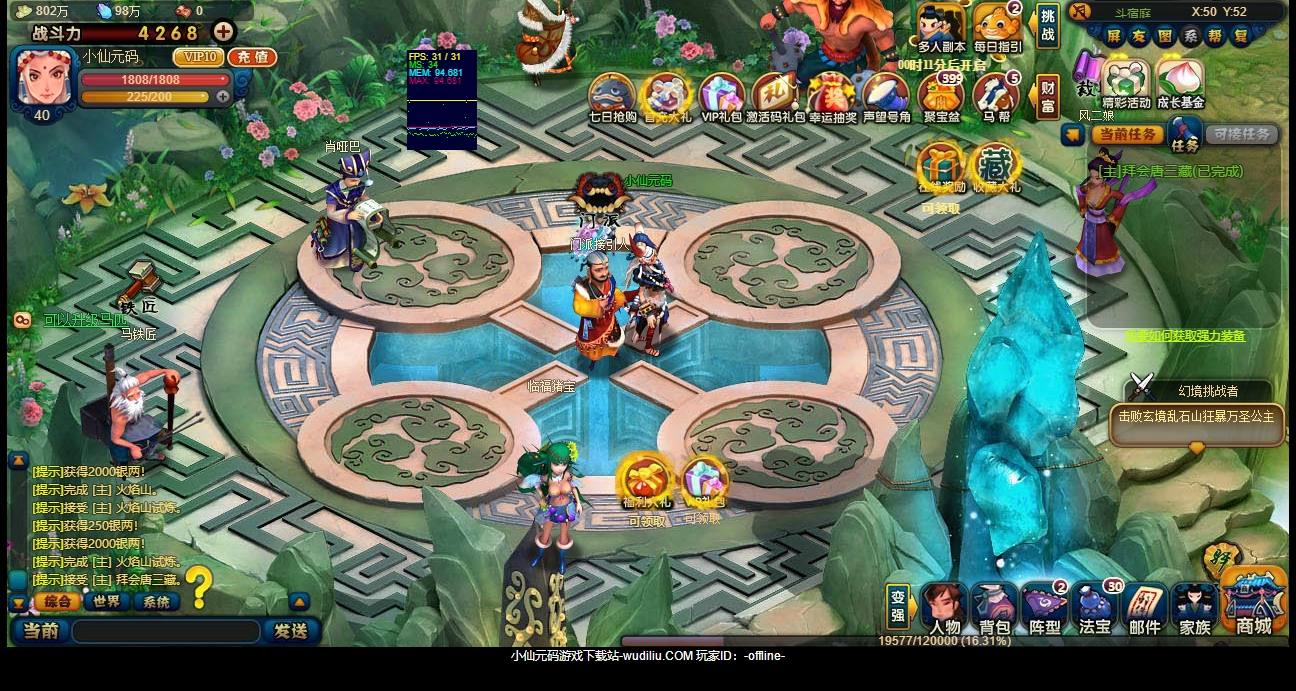The image size is (1296, 691).
Task: Click the 发送 send chat button
Action: click(290, 631)
